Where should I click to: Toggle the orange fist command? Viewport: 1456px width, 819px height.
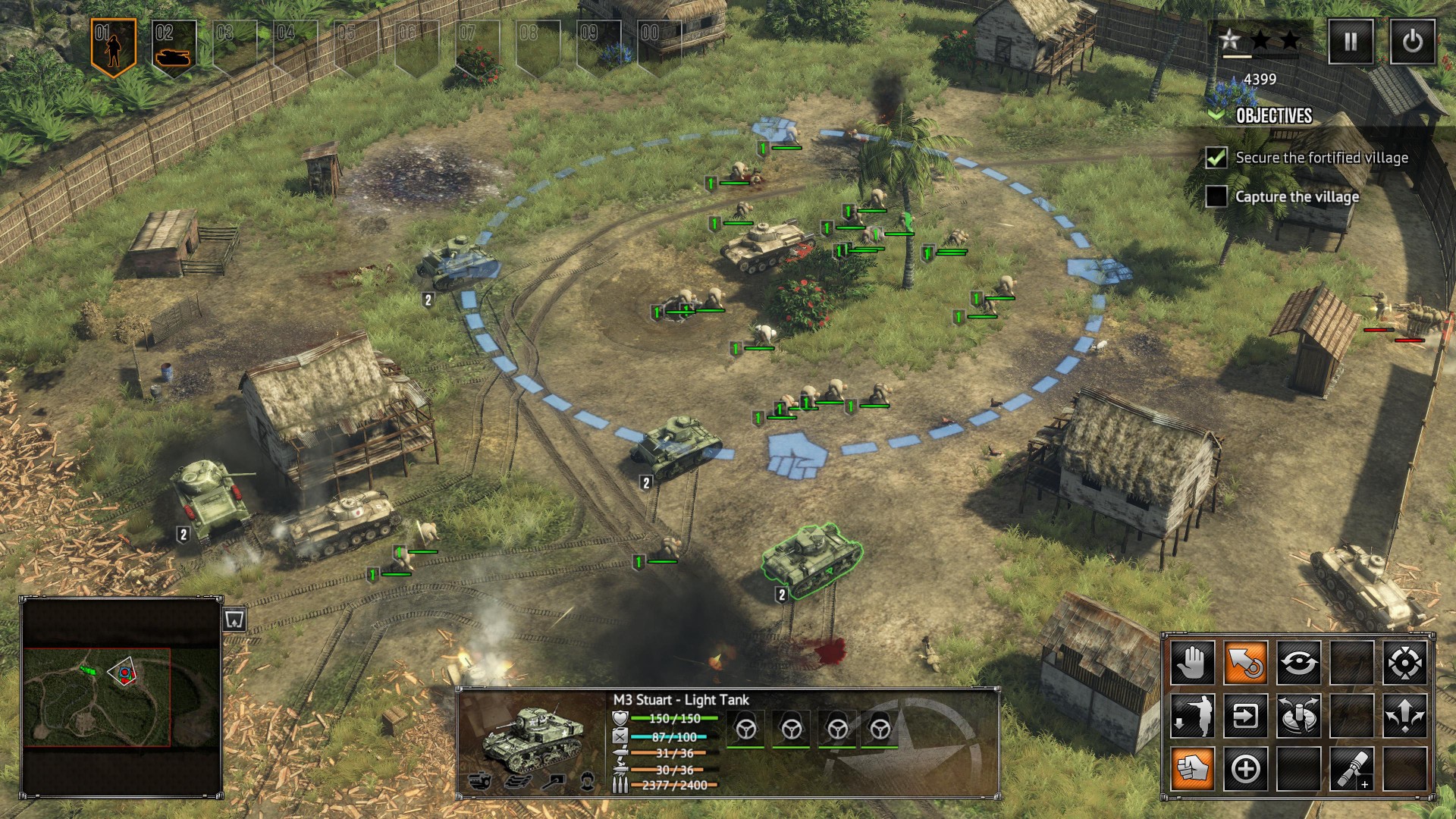tap(1193, 769)
